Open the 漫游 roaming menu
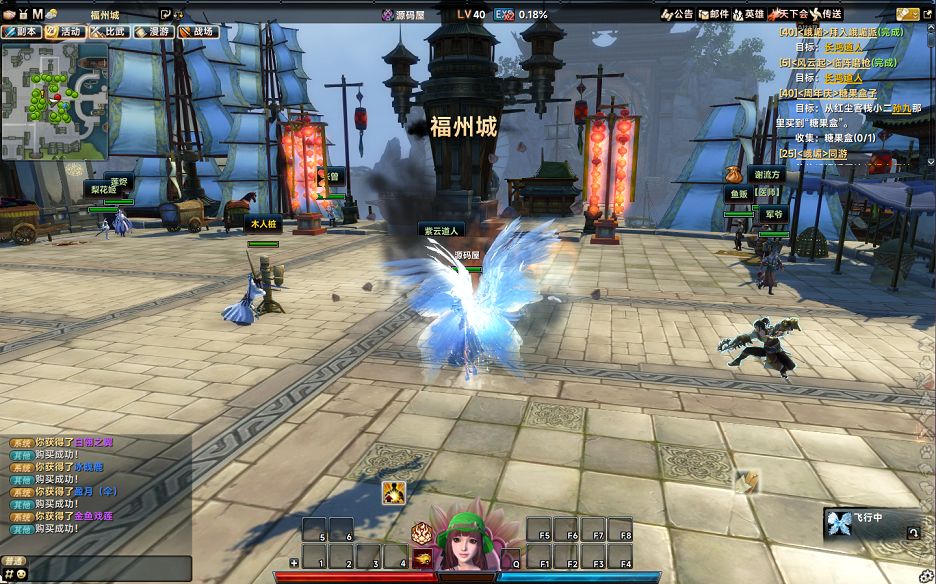The image size is (936, 584). click(154, 31)
